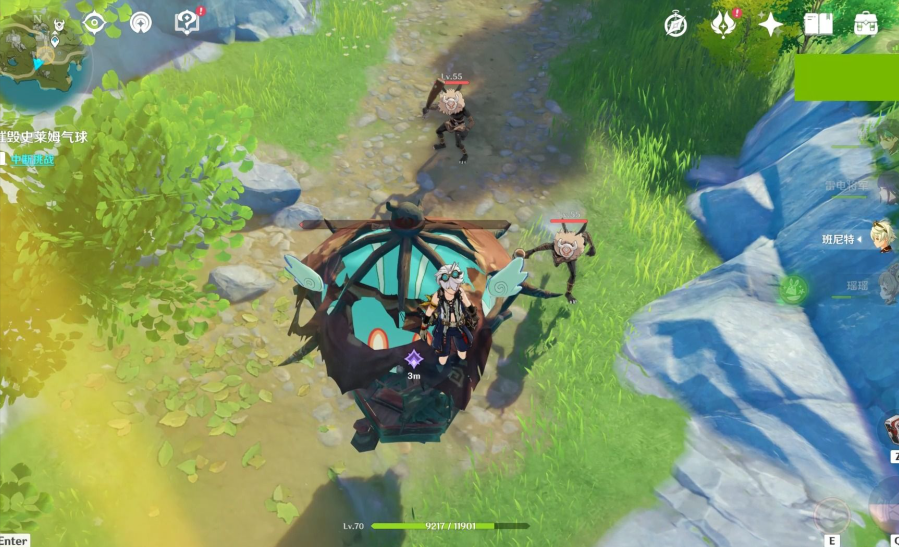Screen dimensions: 899x547
Task: Open the adventurer compass icon
Action: (x=676, y=25)
